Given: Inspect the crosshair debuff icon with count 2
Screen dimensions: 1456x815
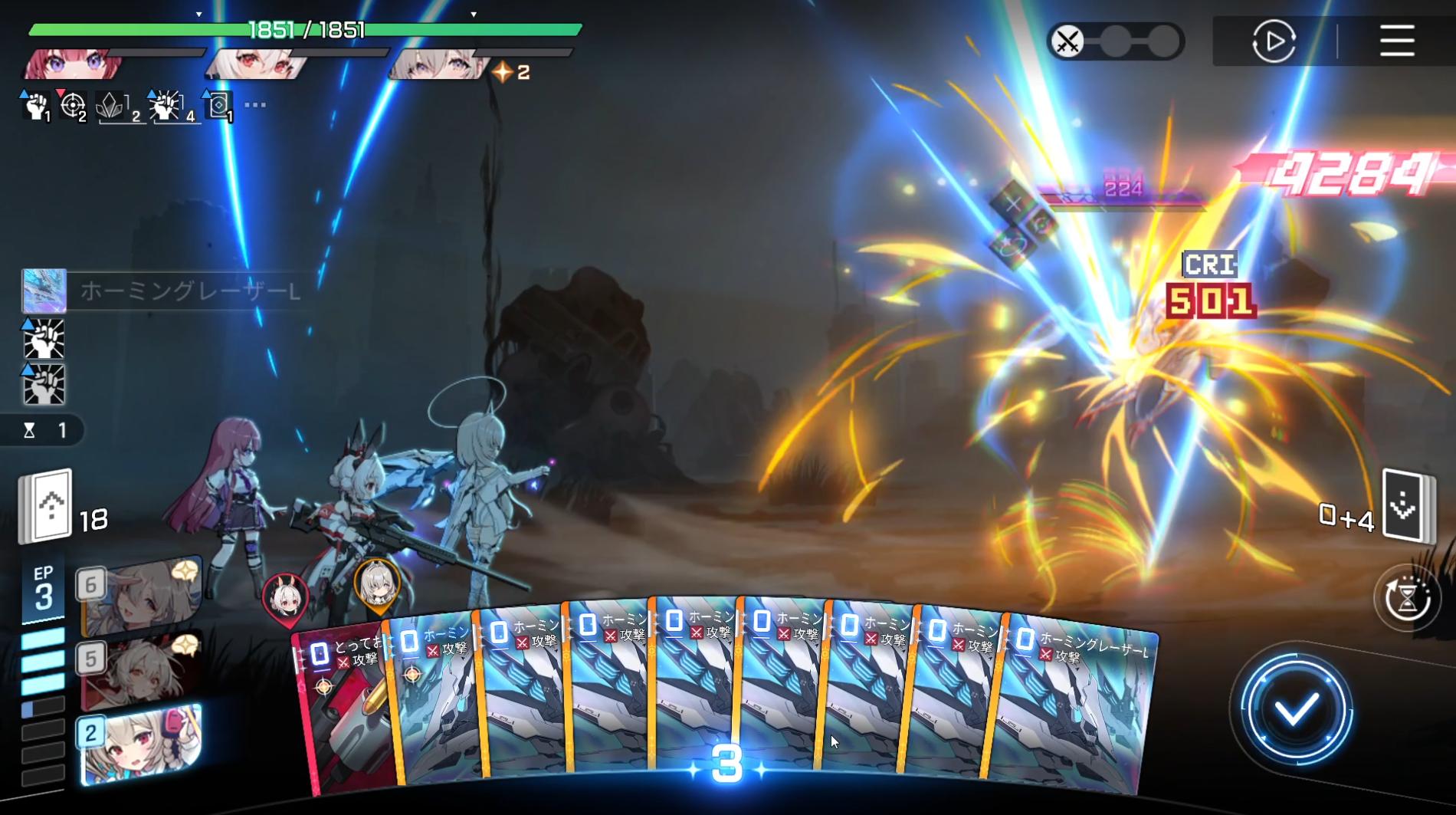Looking at the screenshot, I should click(x=74, y=104).
